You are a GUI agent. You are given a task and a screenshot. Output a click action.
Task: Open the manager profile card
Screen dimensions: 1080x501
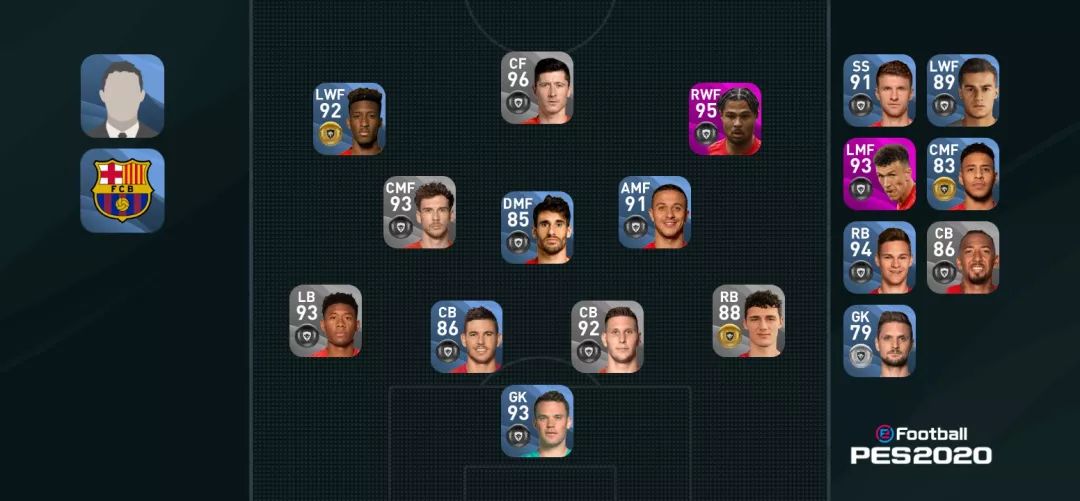(x=122, y=96)
